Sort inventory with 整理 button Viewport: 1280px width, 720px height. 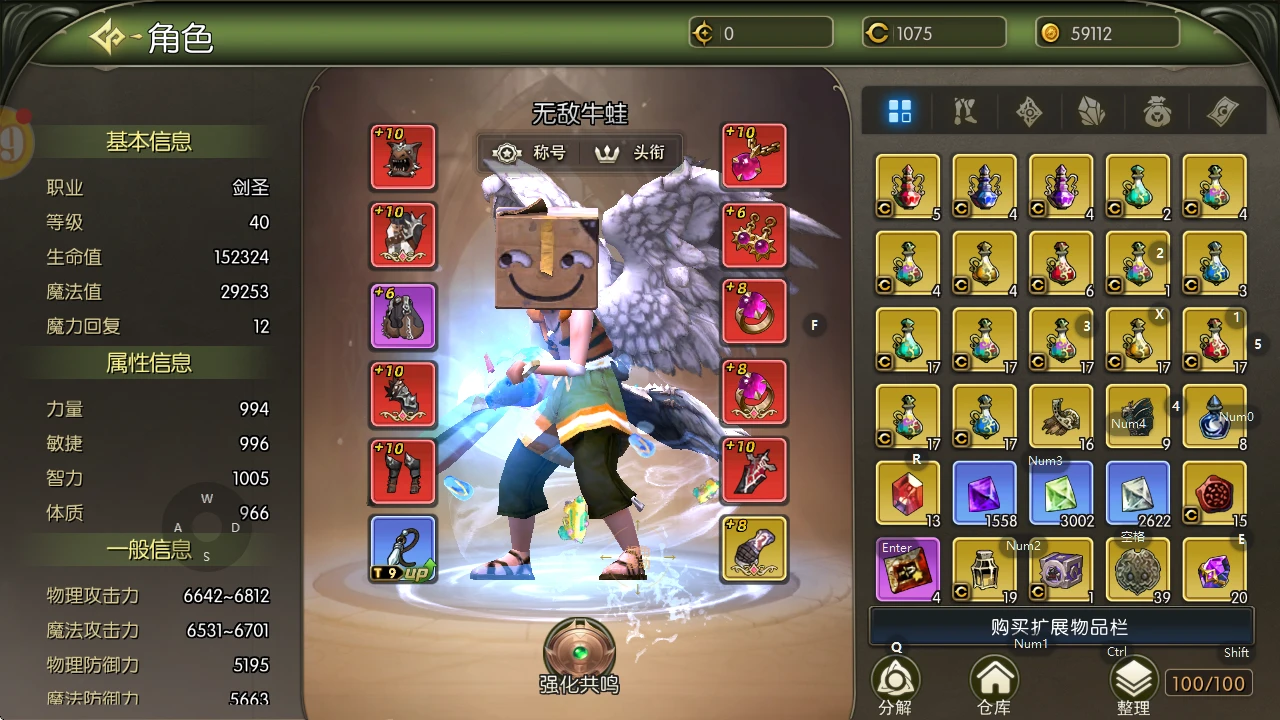tap(1133, 684)
